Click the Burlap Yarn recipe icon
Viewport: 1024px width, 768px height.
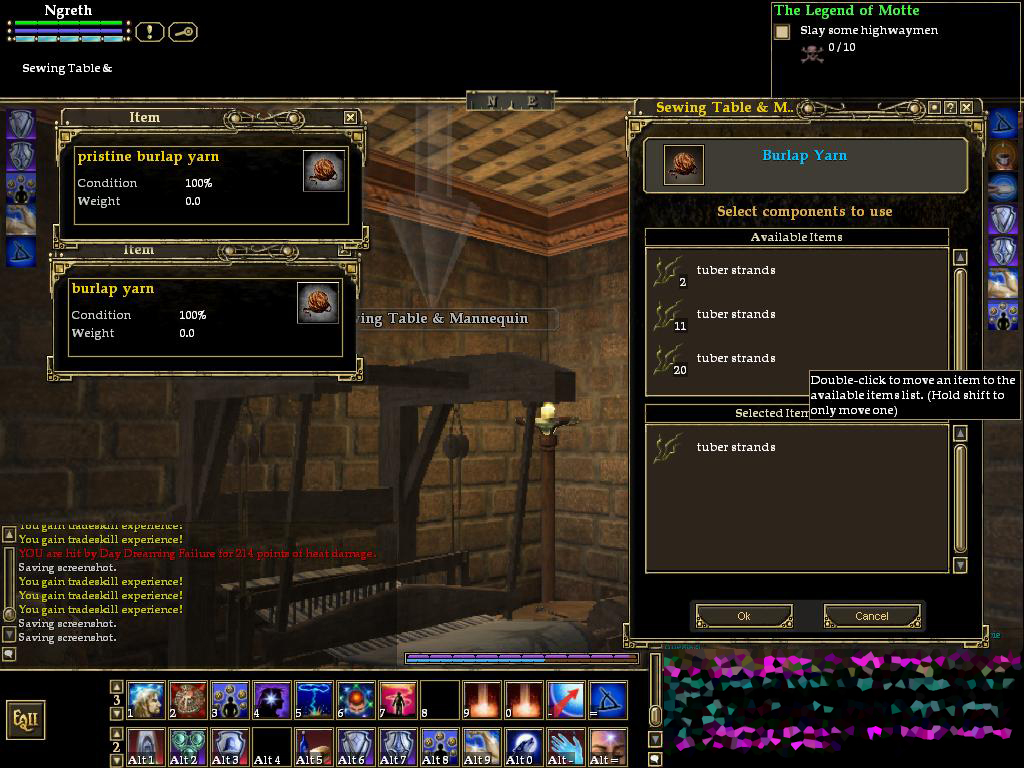[x=683, y=165]
